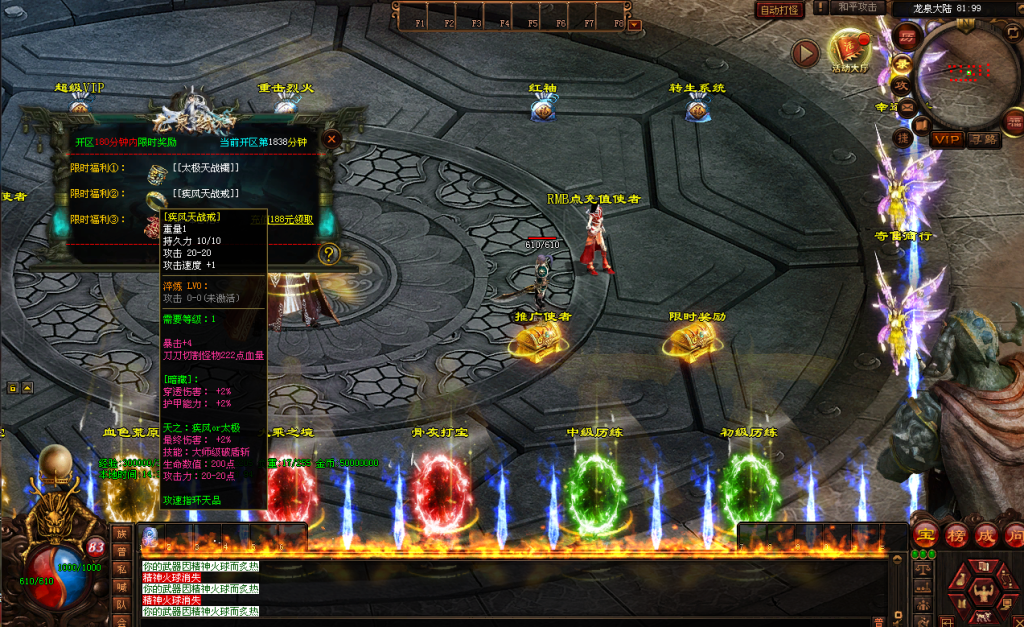Image resolution: width=1024 pixels, height=627 pixels.
Task: Toggle the 自动打怪 auto-fight button
Action: 778,10
